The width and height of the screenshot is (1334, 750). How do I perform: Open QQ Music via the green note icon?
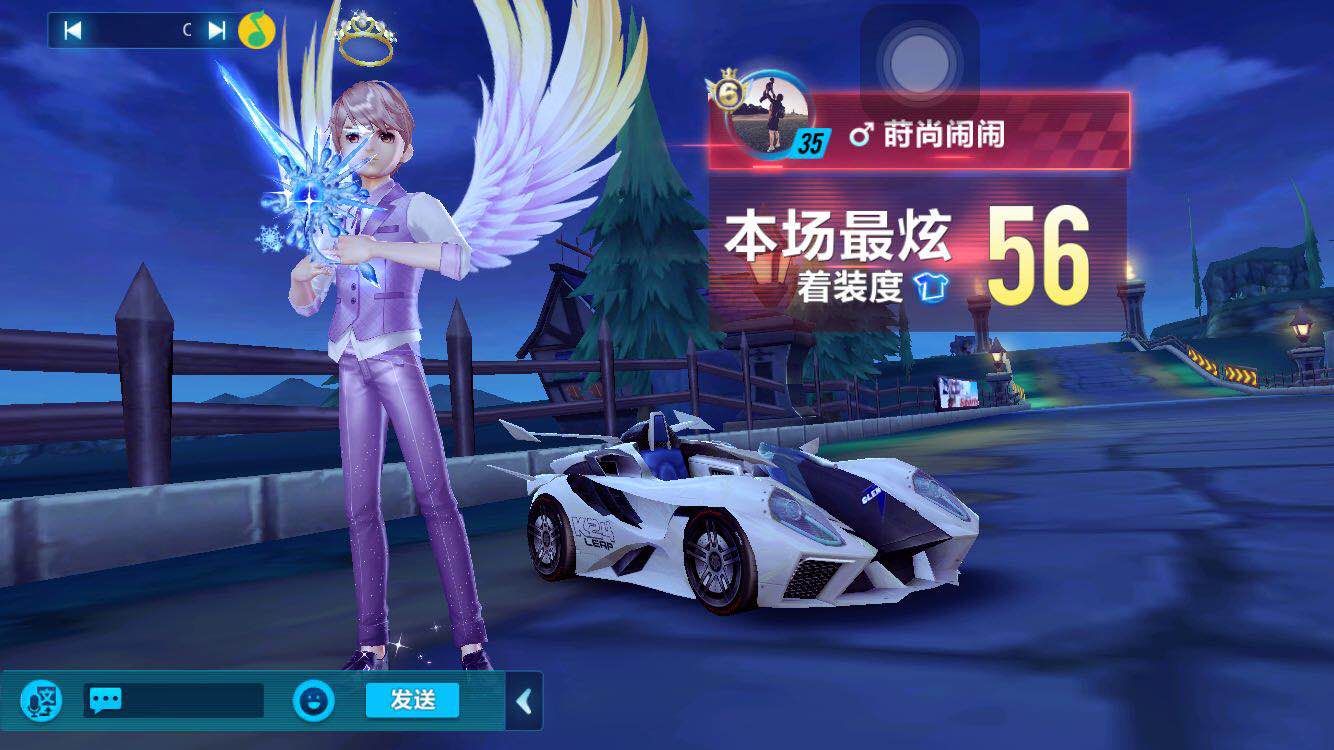coord(258,29)
